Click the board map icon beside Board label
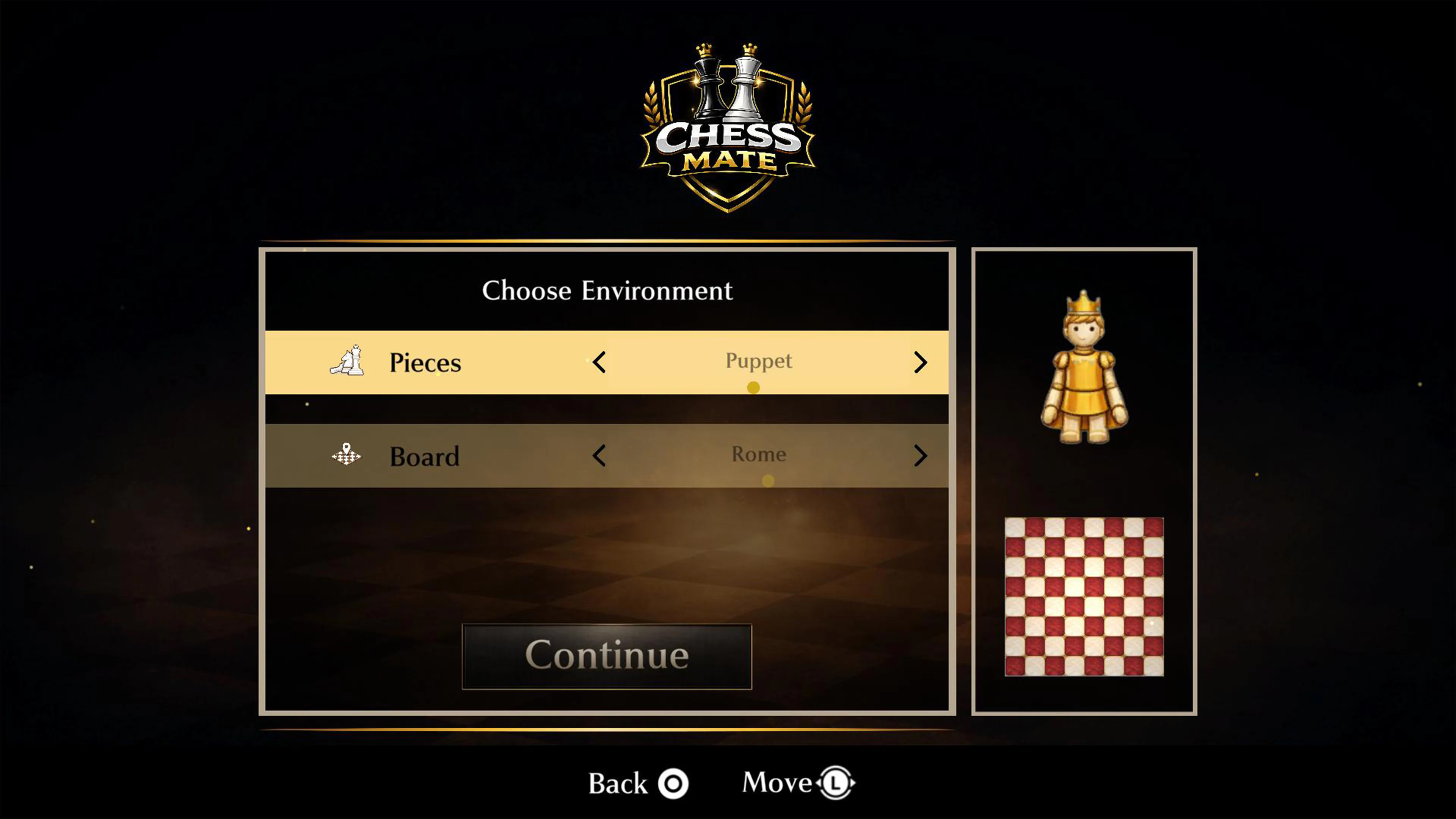 (x=347, y=455)
